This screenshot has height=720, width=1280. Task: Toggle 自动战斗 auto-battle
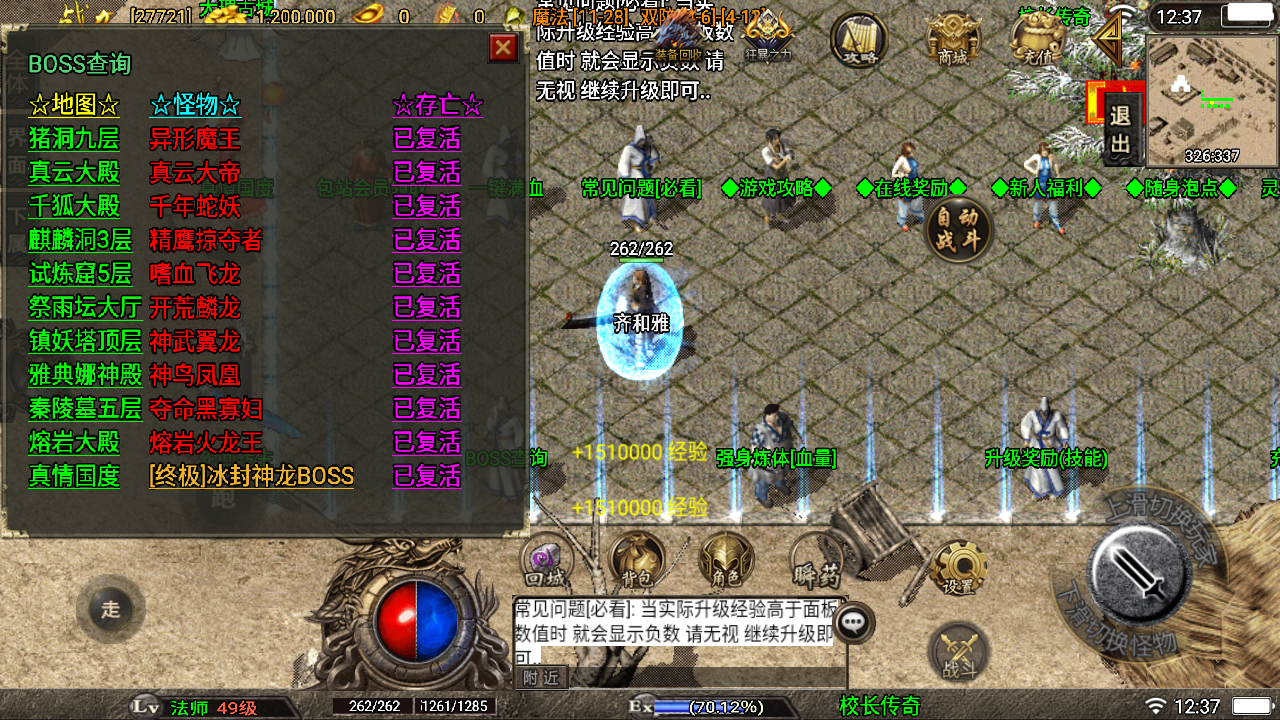[x=959, y=229]
